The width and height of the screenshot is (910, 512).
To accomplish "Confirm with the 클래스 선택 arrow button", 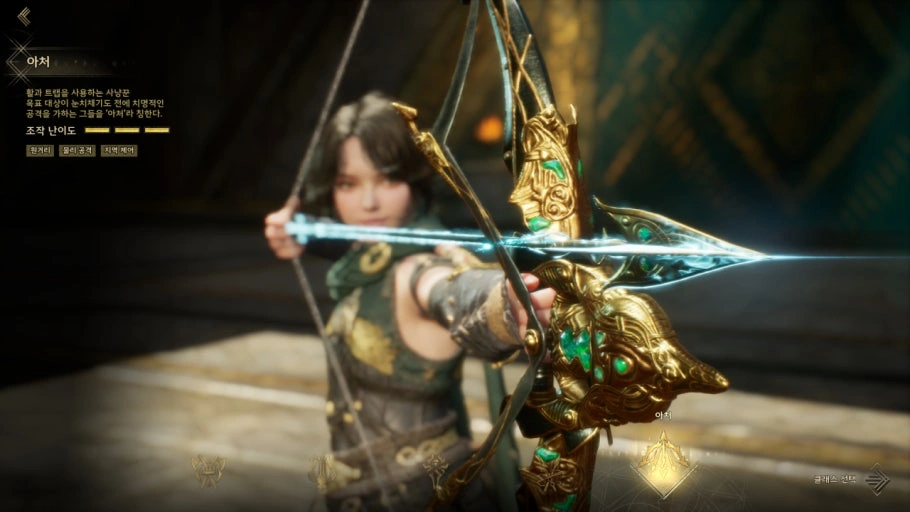I will 877,479.
